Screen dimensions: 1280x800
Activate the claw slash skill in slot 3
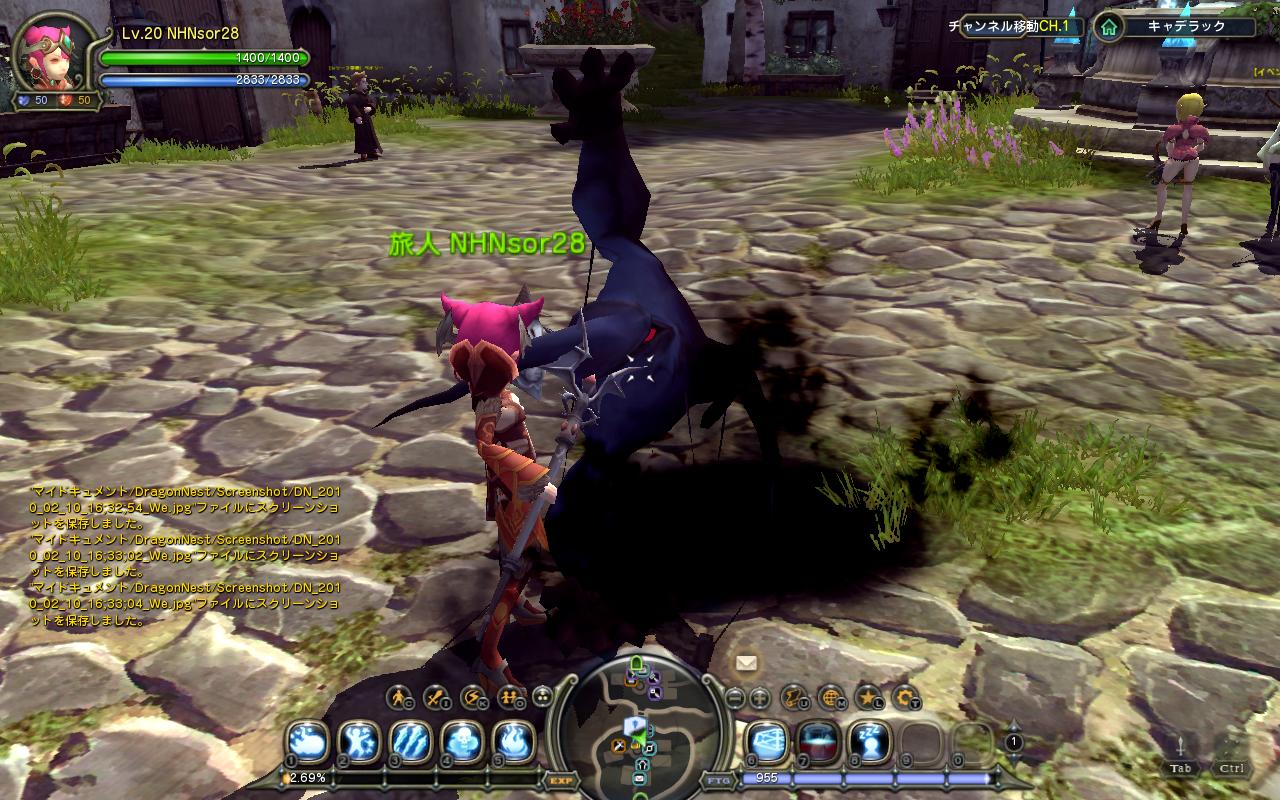[x=411, y=741]
